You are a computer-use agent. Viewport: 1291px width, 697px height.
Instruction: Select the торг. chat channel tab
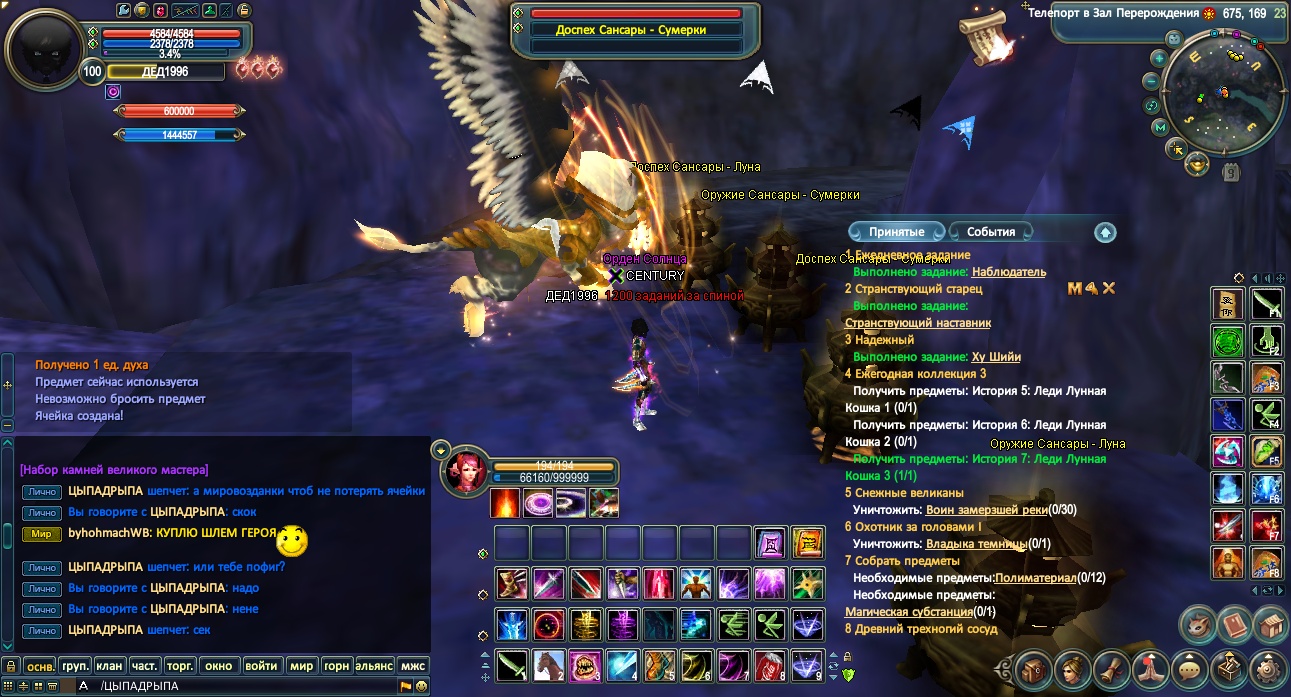[179, 666]
